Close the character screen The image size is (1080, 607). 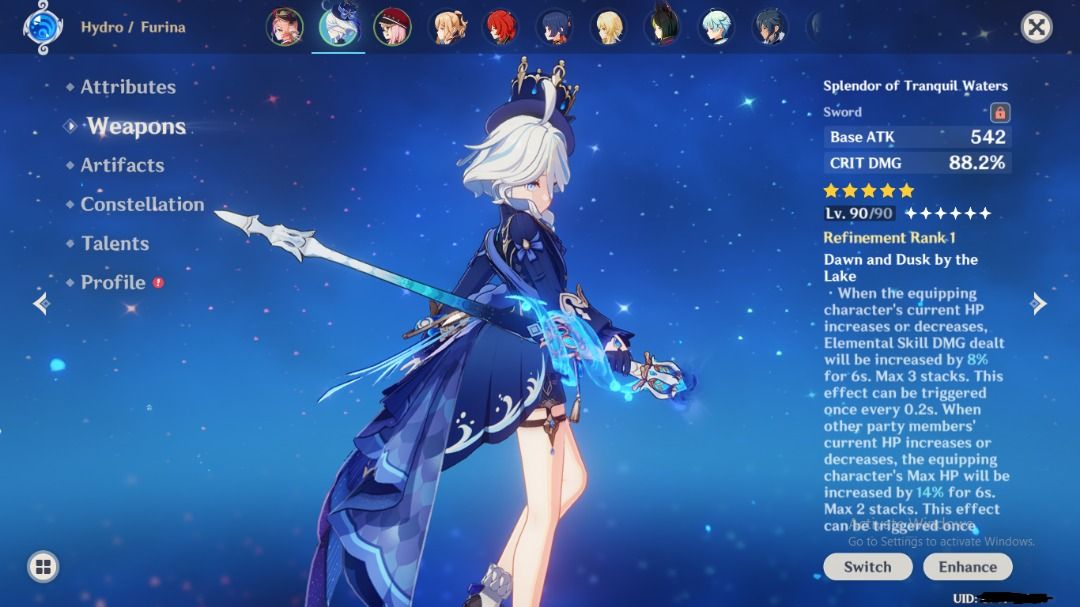tap(1037, 27)
